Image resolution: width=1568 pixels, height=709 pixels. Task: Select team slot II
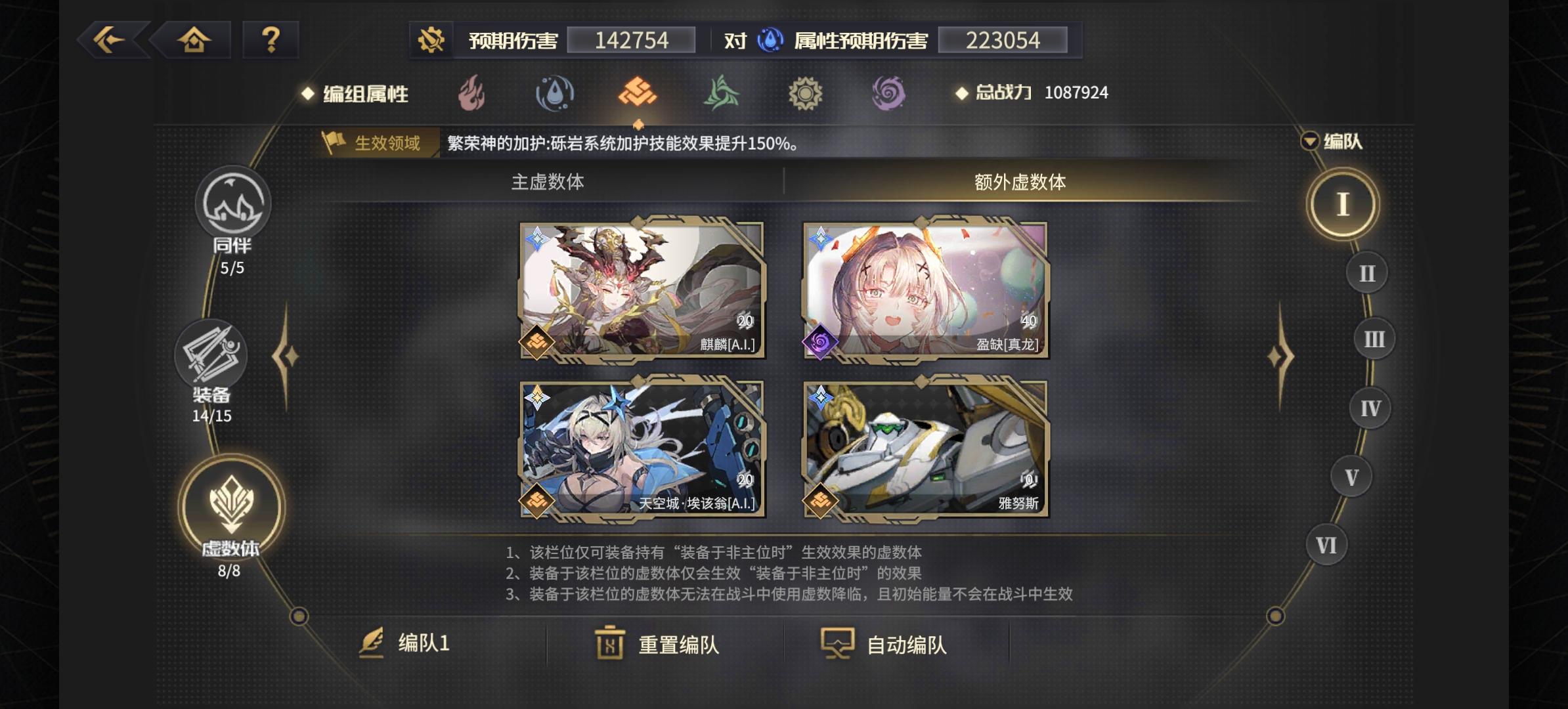click(1367, 272)
